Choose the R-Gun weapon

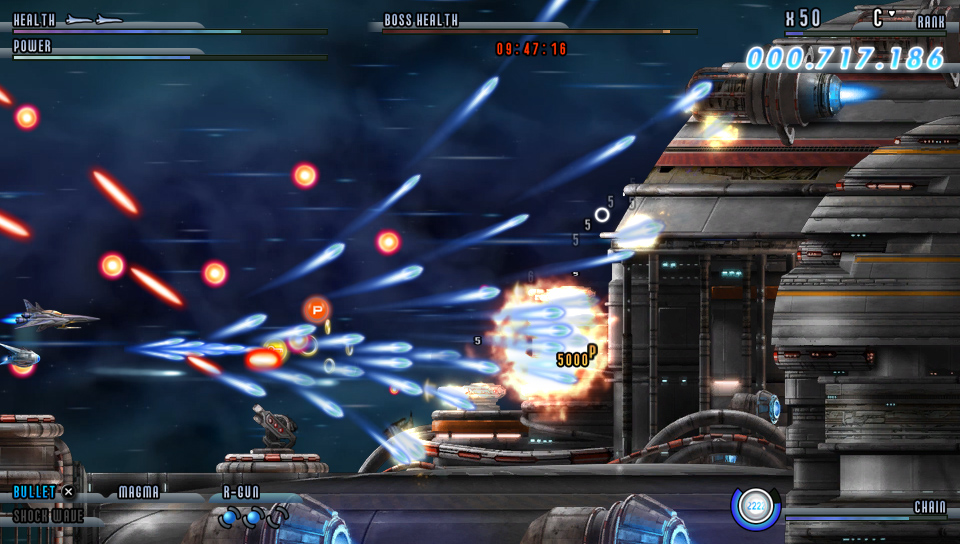point(241,492)
